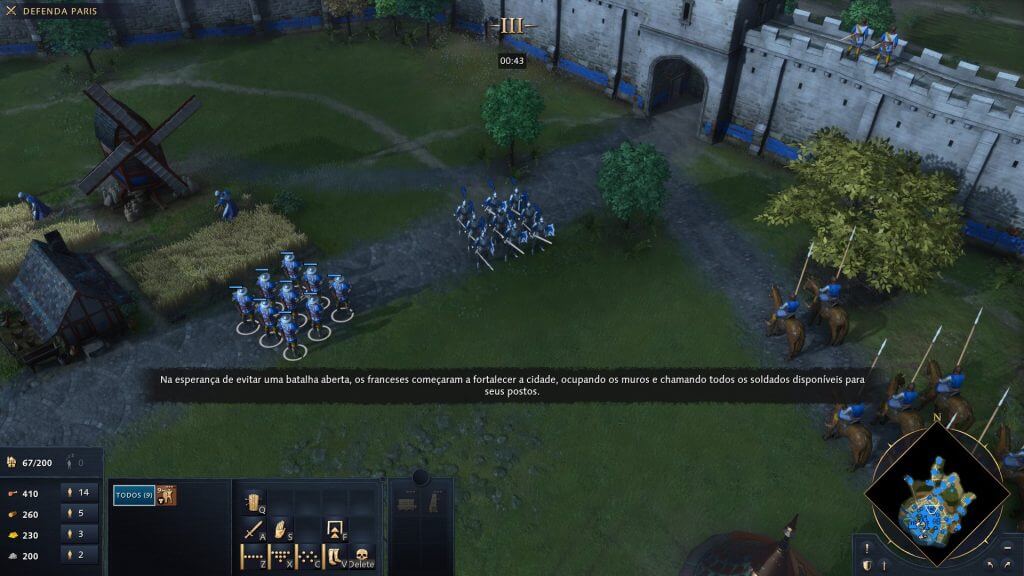This screenshot has width=1024, height=576.
Task: Select the 14 villagers gathering food
Action: click(x=78, y=492)
